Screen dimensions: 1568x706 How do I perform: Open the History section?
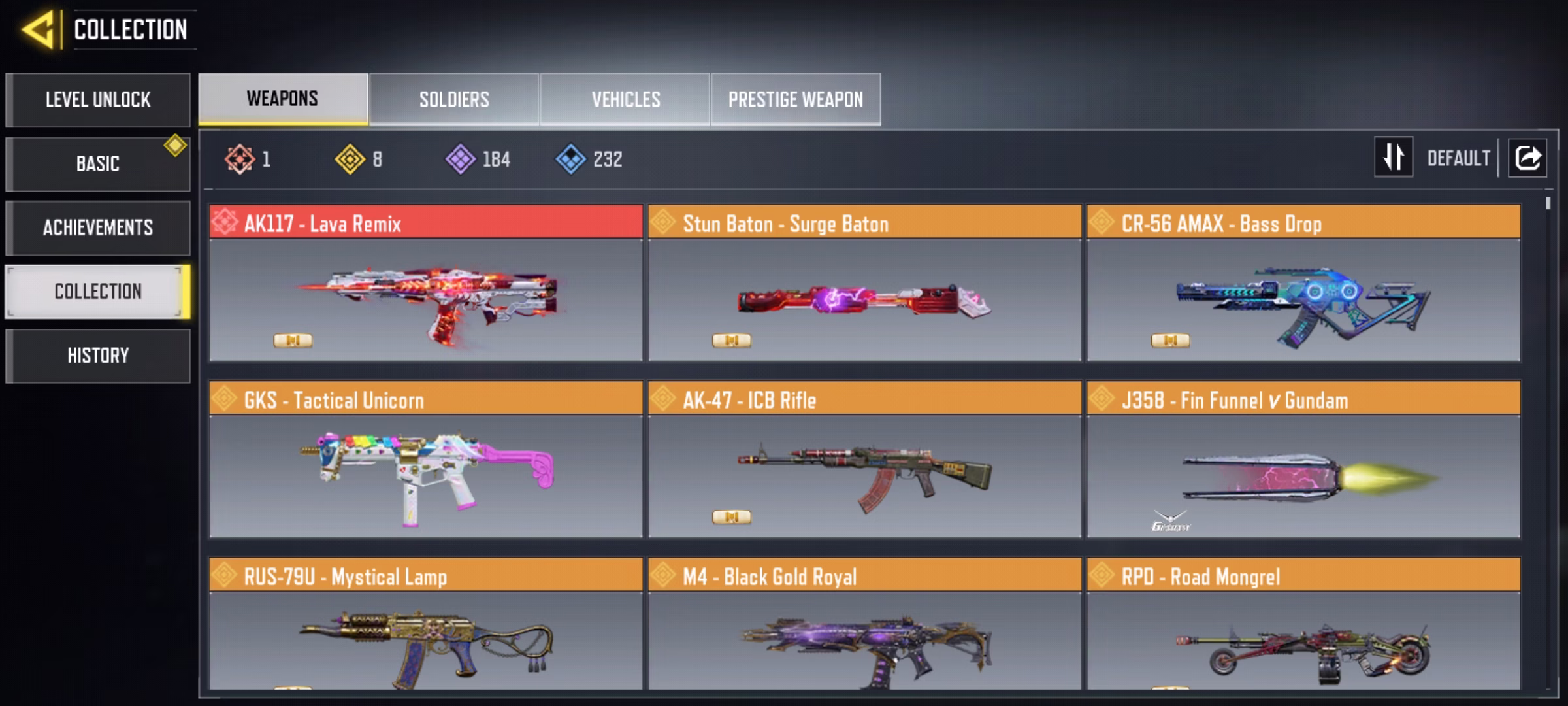pos(98,356)
